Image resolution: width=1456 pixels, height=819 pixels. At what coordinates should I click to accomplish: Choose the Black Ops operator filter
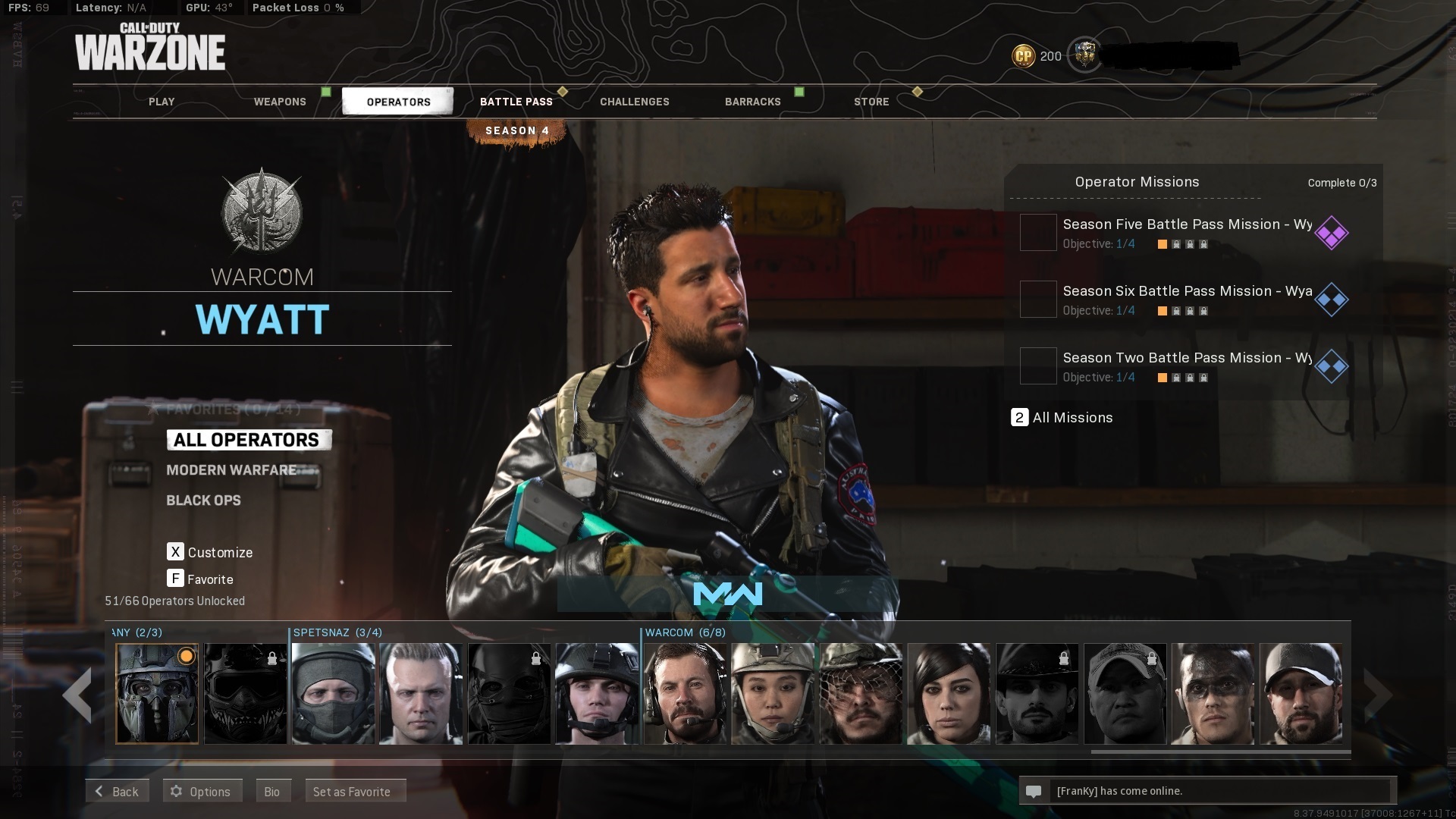[x=203, y=500]
